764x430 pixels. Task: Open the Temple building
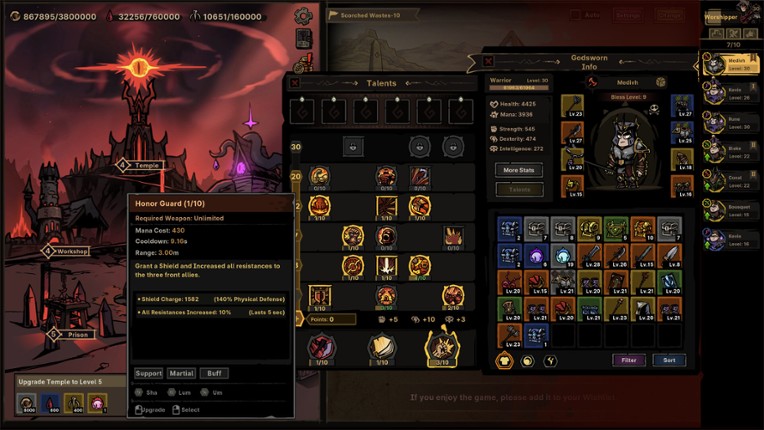[140, 165]
